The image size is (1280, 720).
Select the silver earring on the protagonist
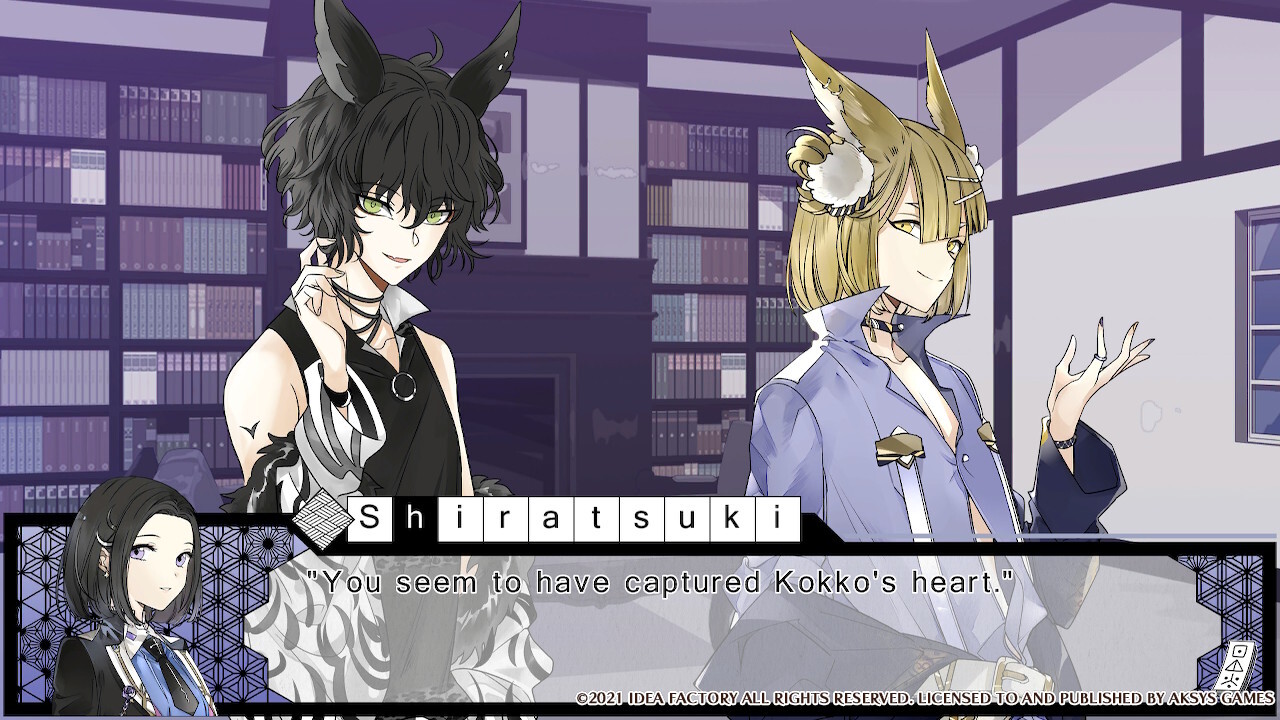105,576
